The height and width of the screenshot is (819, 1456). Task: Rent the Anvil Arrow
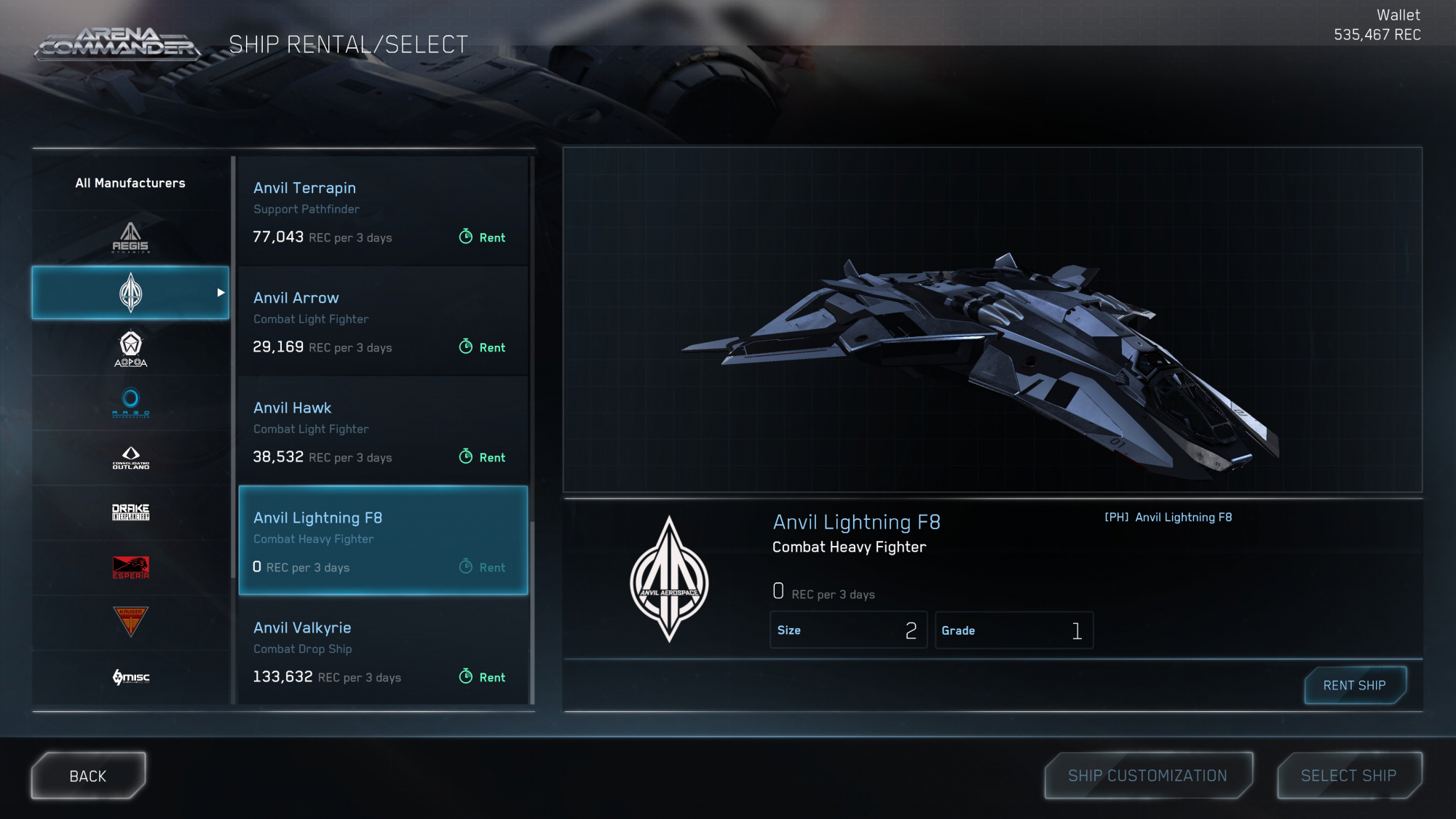tap(483, 347)
